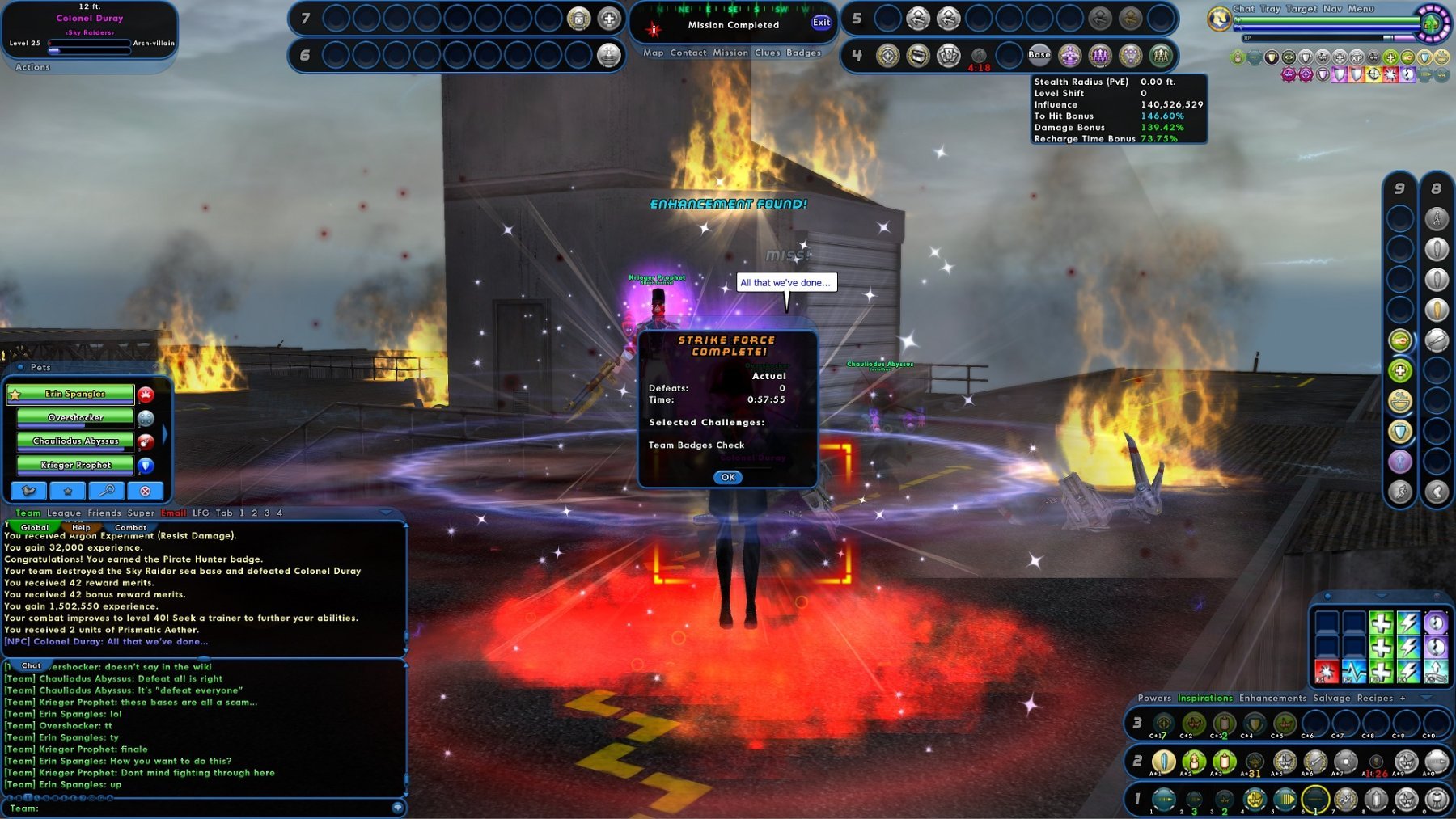Image resolution: width=1456 pixels, height=819 pixels.
Task: Switch chat to League channel
Action: pos(64,513)
